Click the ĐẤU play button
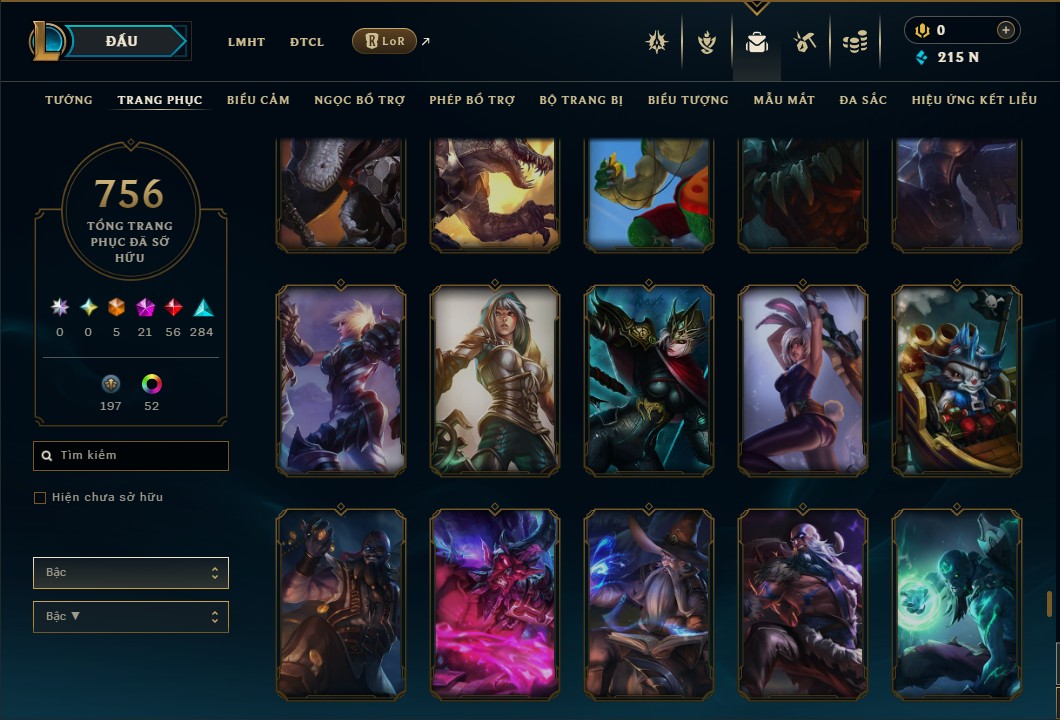The height and width of the screenshot is (720, 1060). coord(121,41)
